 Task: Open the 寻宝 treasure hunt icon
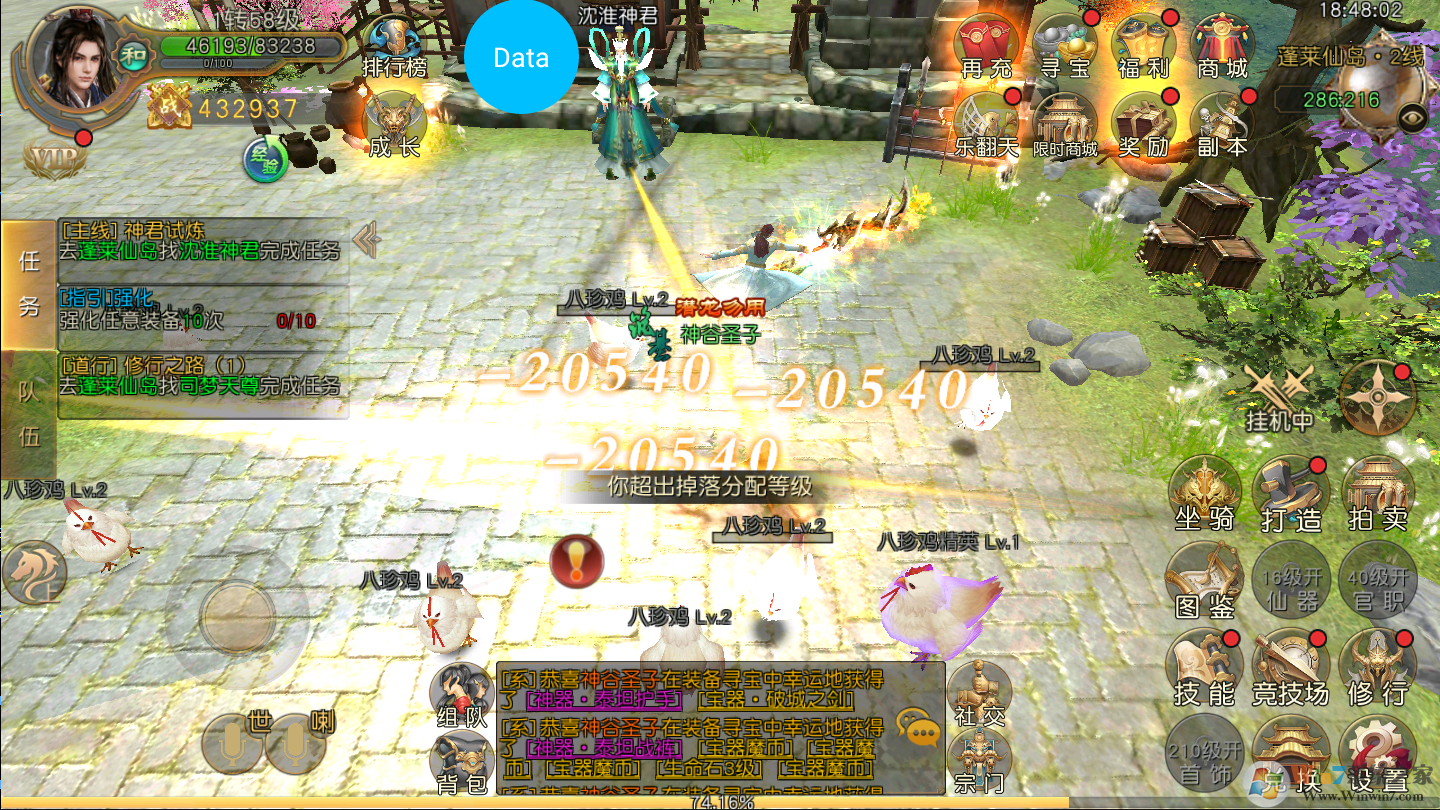pyautogui.click(x=1066, y=46)
